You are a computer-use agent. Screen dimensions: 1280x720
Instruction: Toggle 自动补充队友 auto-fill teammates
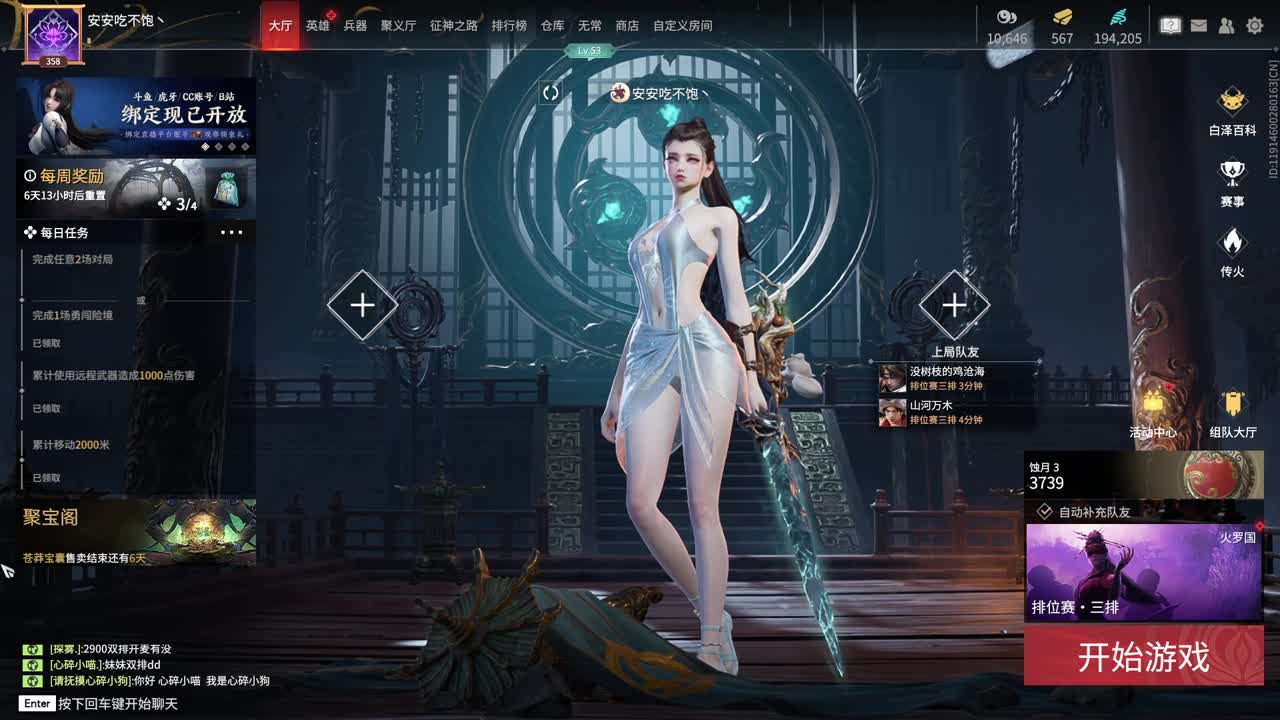1045,511
